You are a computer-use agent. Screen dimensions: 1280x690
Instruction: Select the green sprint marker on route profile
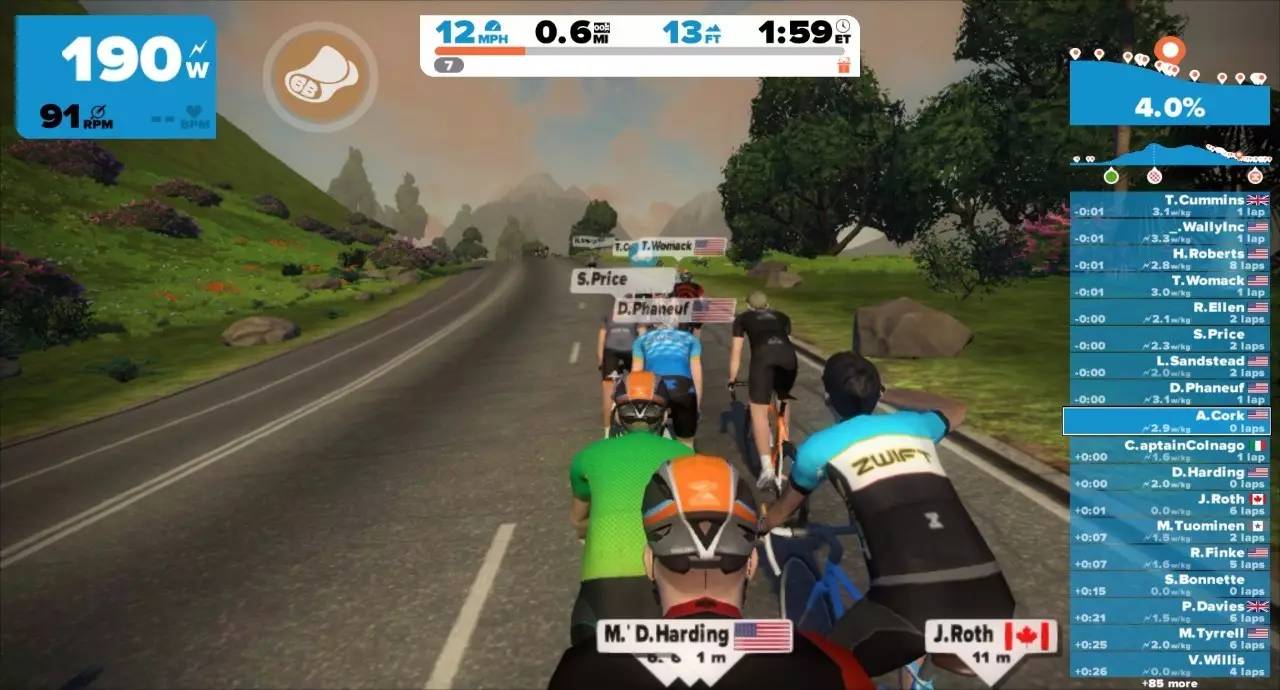coord(1111,176)
